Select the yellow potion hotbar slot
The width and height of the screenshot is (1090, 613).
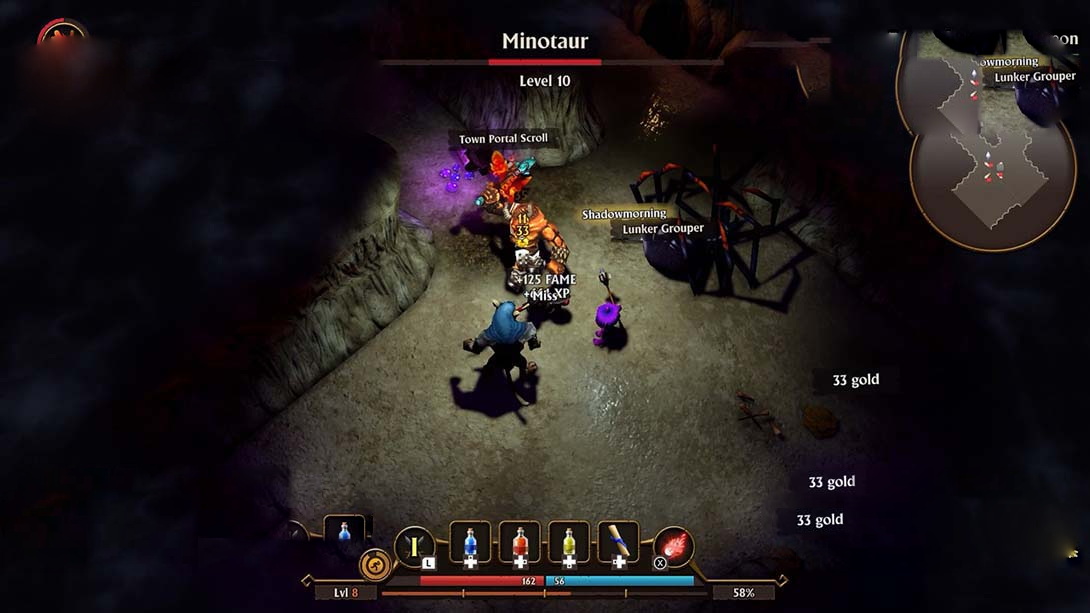tap(569, 542)
